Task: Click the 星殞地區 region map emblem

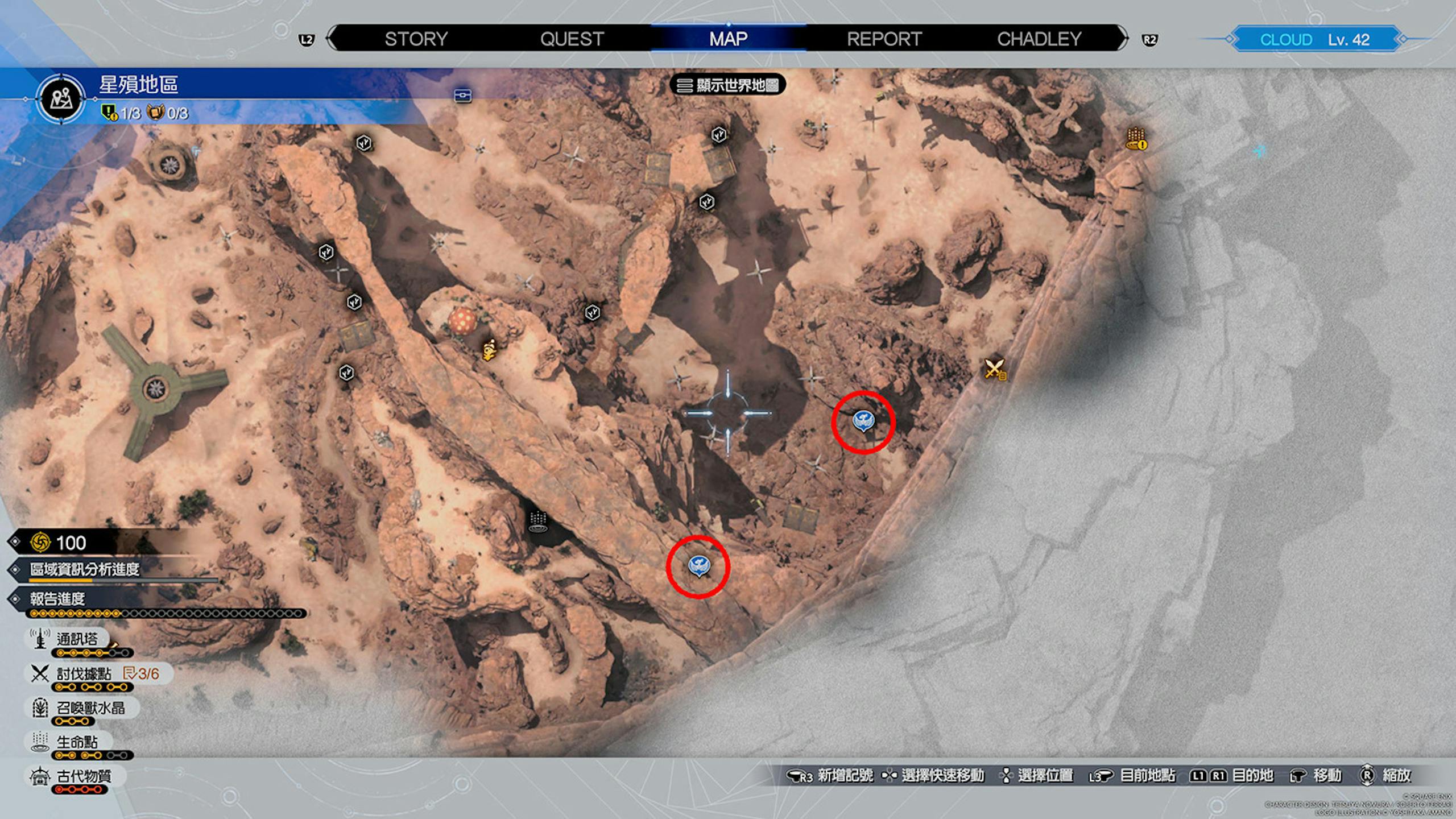Action: coord(61,99)
